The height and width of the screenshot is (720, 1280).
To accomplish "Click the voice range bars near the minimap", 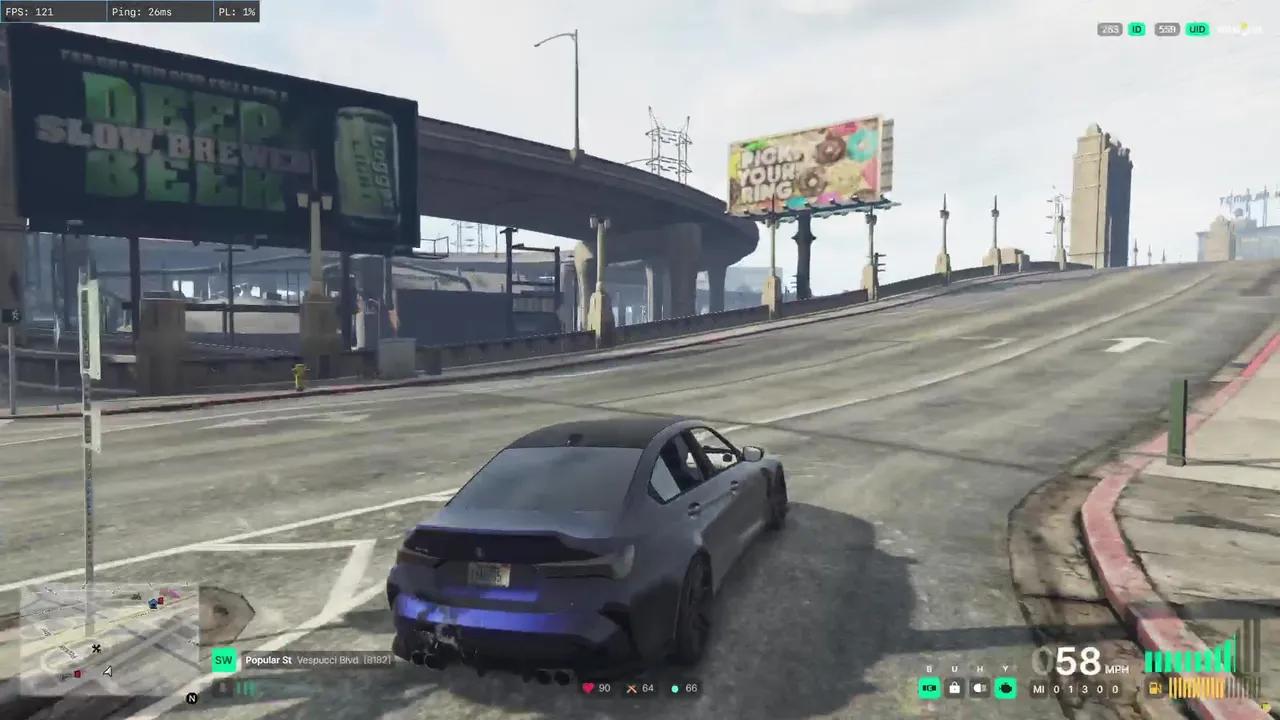I will tap(246, 688).
